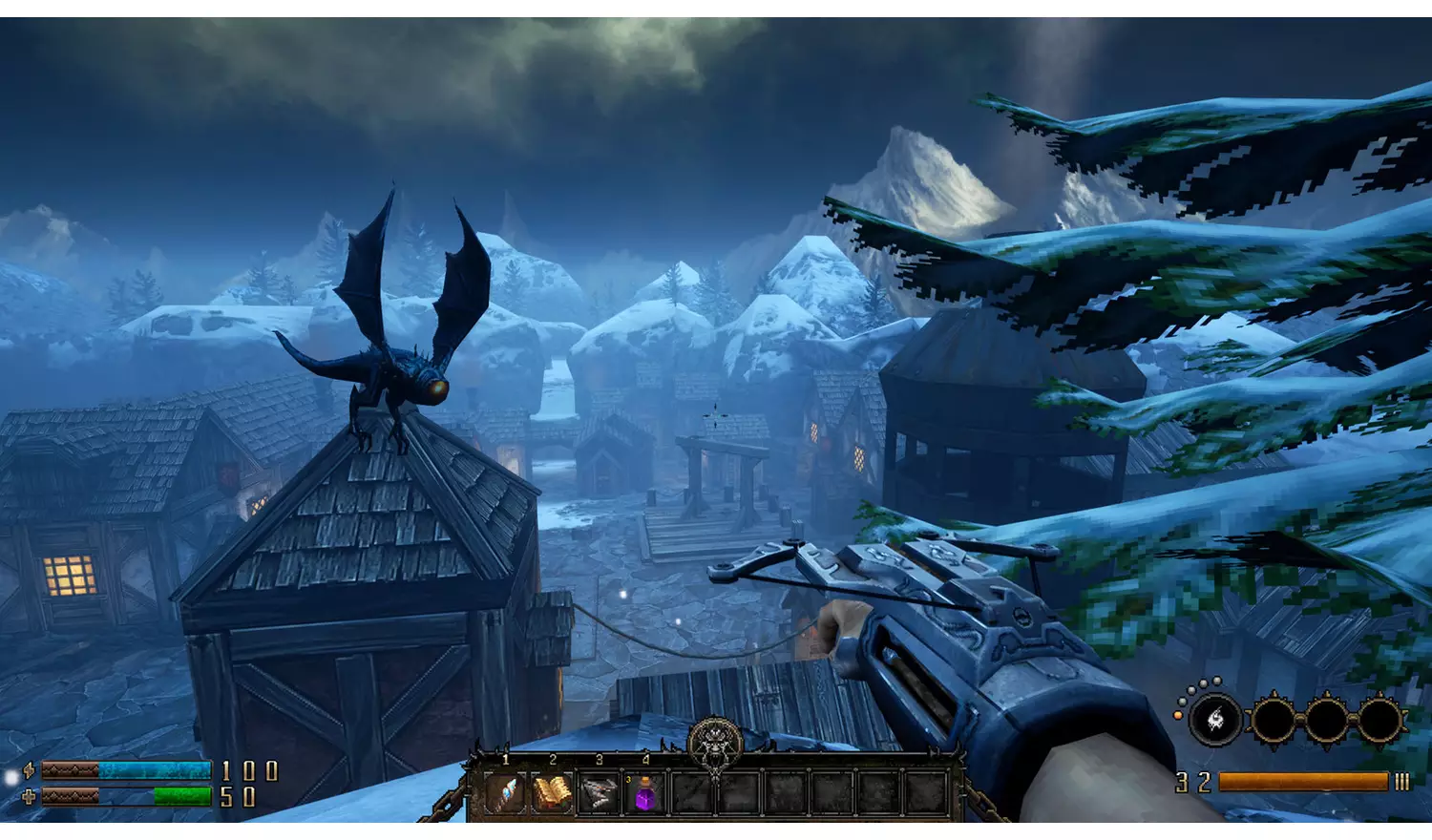Click the first empty spiked spell slot

coord(1272,720)
